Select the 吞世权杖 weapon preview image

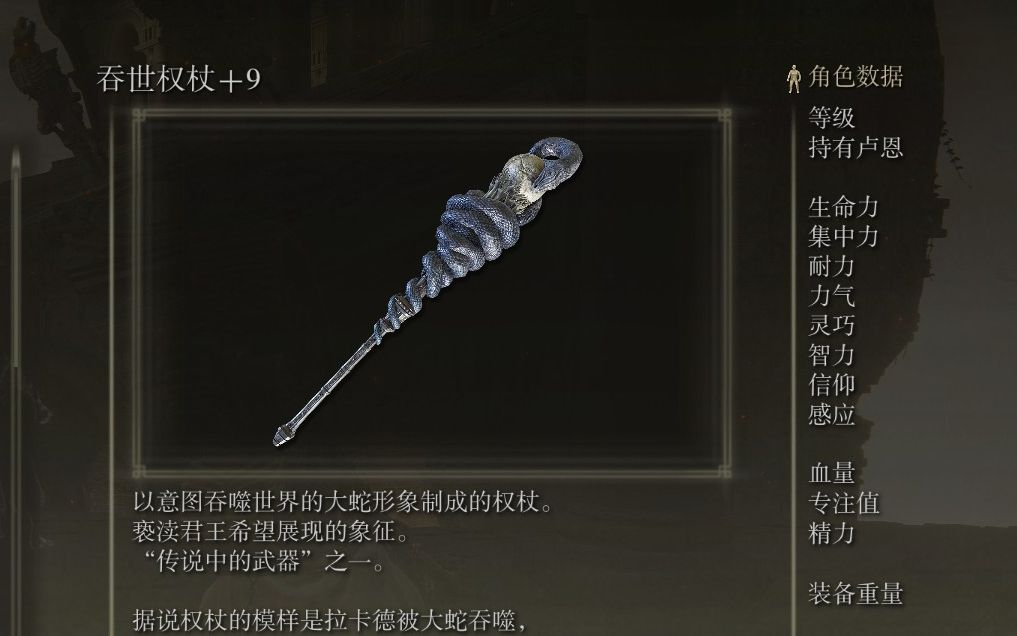(429, 290)
